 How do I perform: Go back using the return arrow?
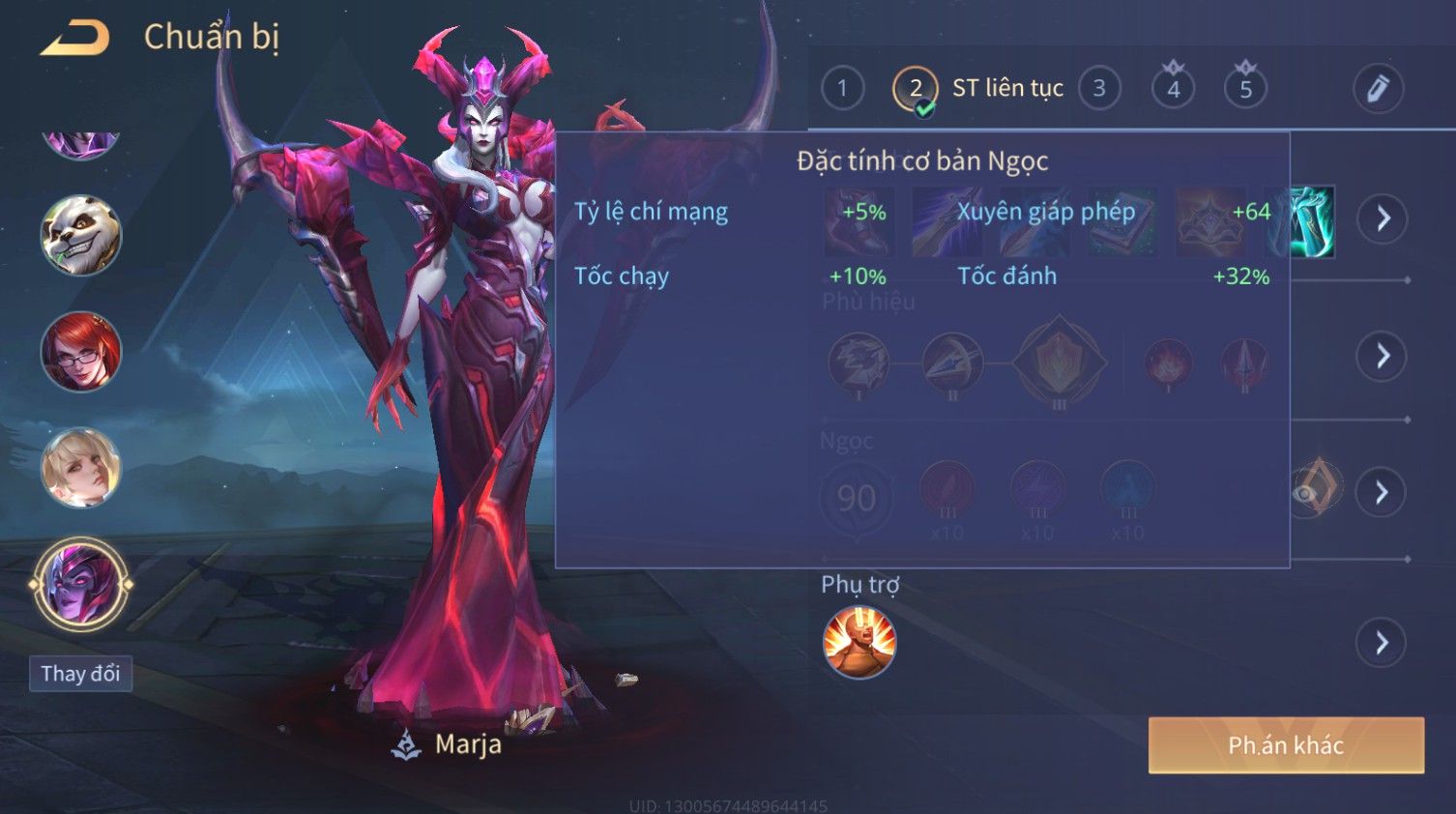click(x=75, y=38)
